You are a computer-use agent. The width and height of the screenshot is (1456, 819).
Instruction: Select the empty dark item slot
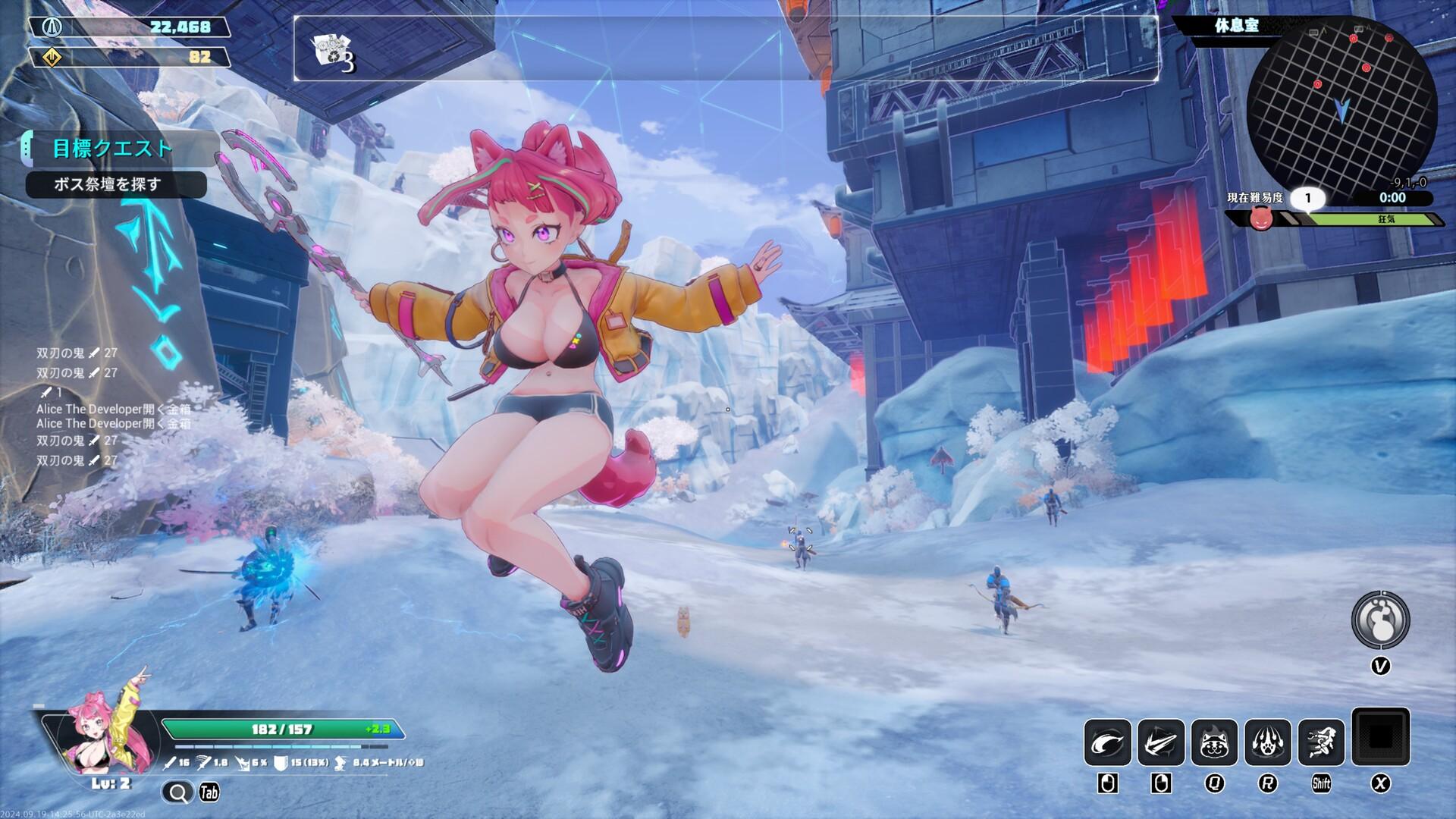click(1380, 736)
